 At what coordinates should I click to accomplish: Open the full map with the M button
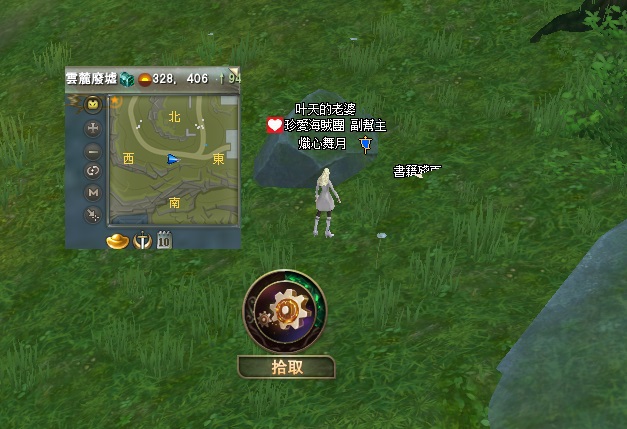(93, 192)
